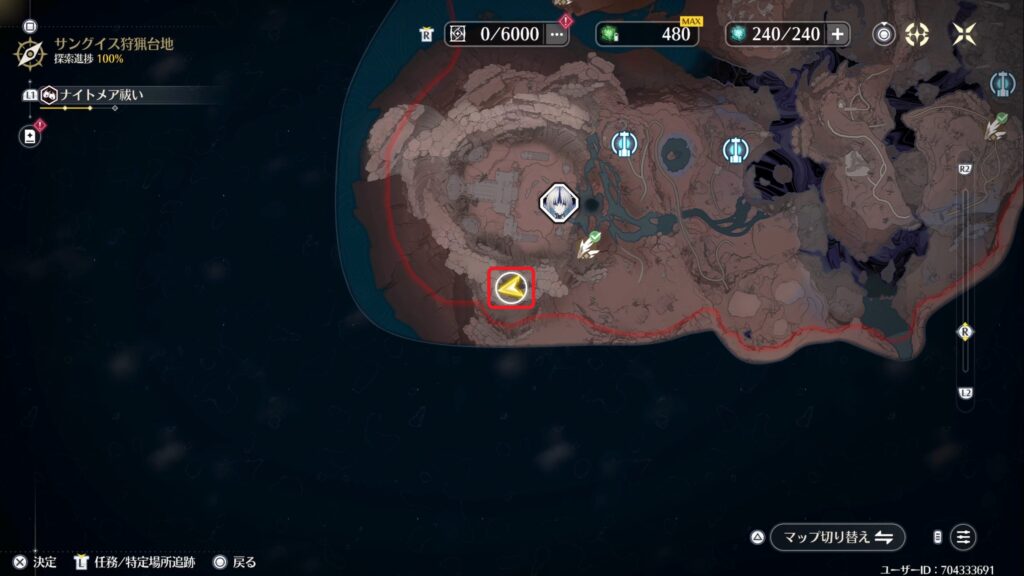
Task: Click the golden crosshair map pin icon
Action: pos(917,34)
